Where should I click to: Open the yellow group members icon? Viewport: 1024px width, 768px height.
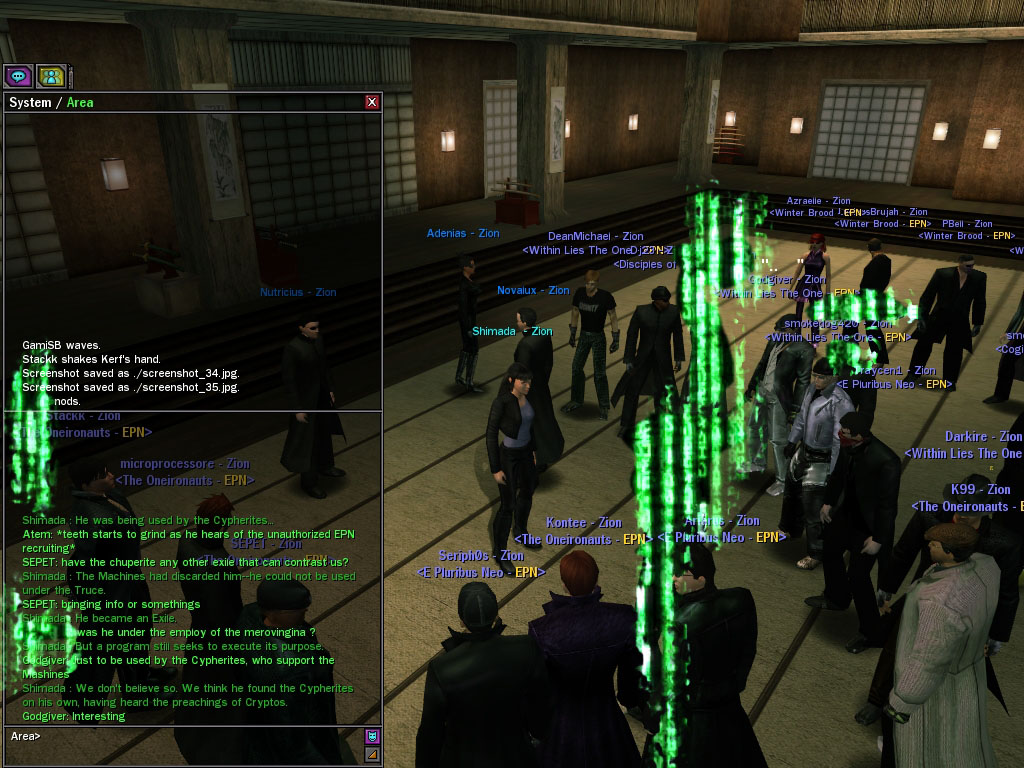(51, 76)
